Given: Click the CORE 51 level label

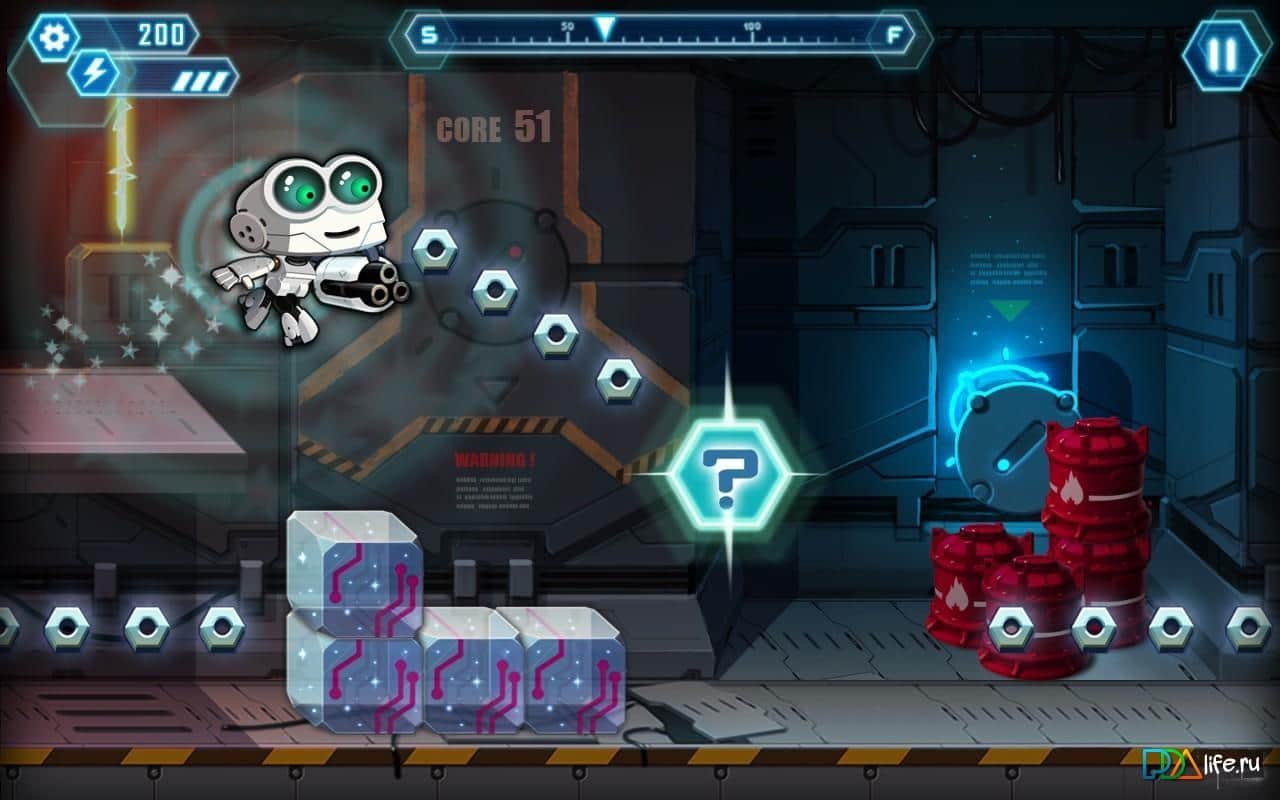Looking at the screenshot, I should 491,127.
